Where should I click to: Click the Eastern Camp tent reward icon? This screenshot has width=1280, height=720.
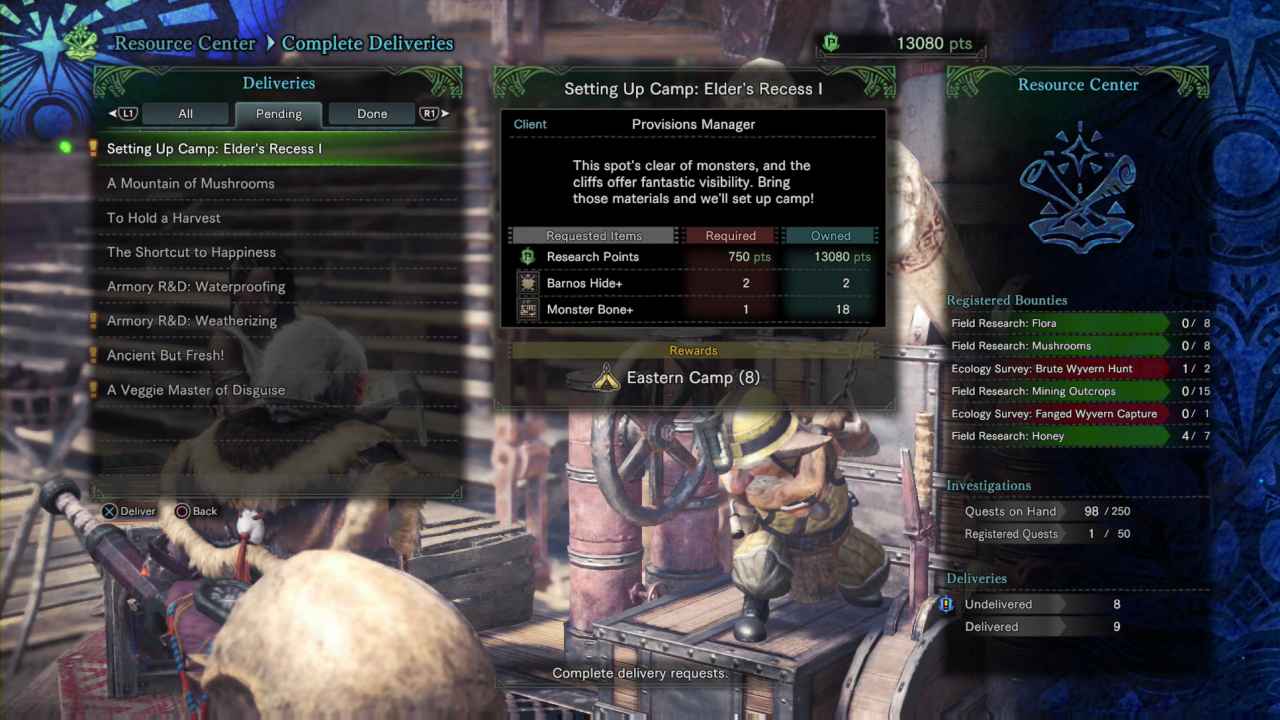coord(605,378)
